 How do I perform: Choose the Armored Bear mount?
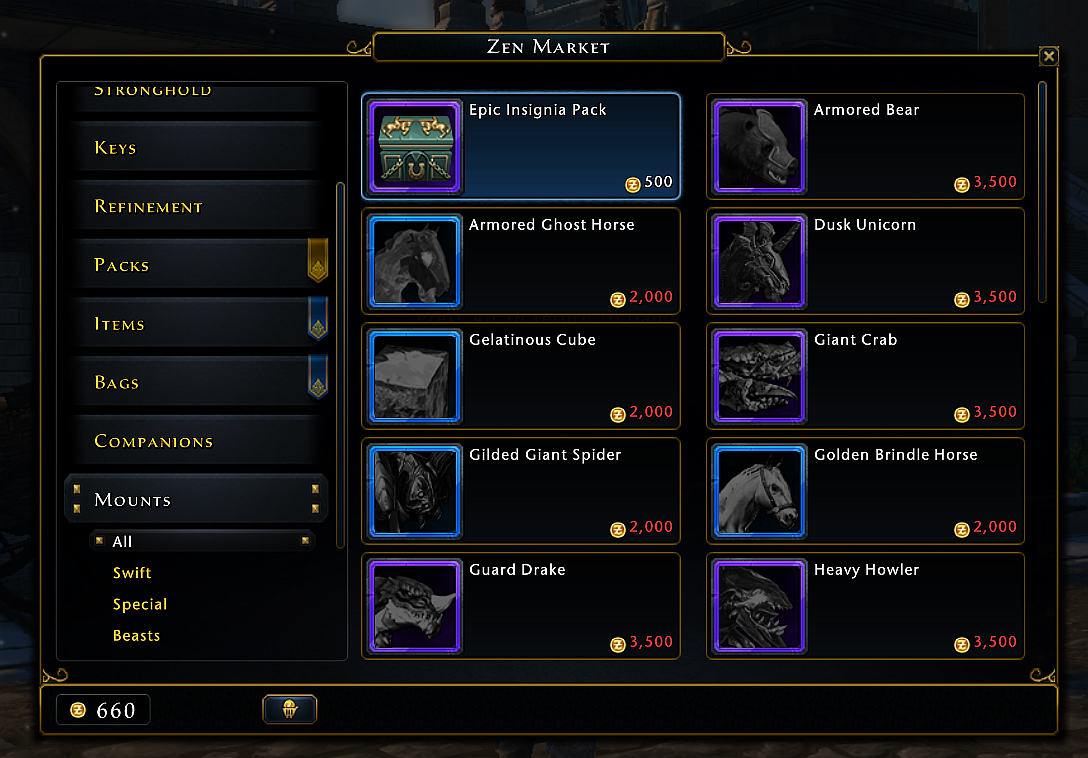tap(866, 146)
